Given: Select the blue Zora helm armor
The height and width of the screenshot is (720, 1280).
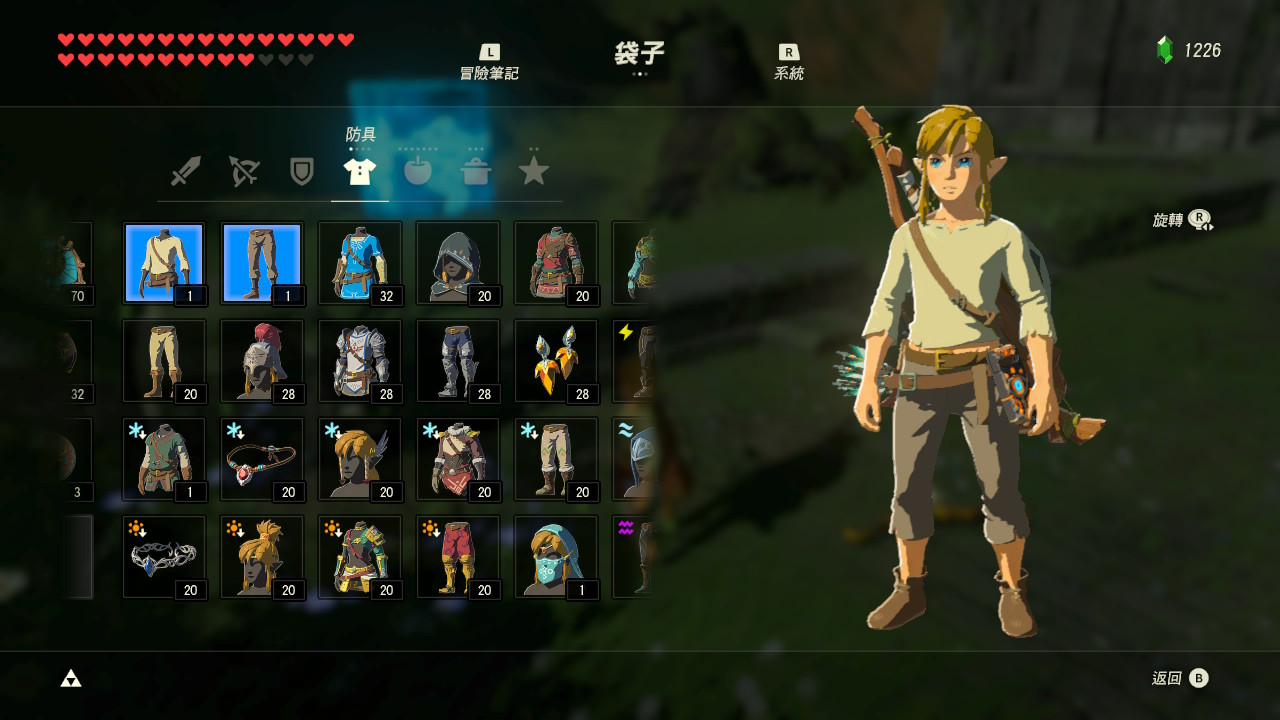Looking at the screenshot, I should point(556,556).
